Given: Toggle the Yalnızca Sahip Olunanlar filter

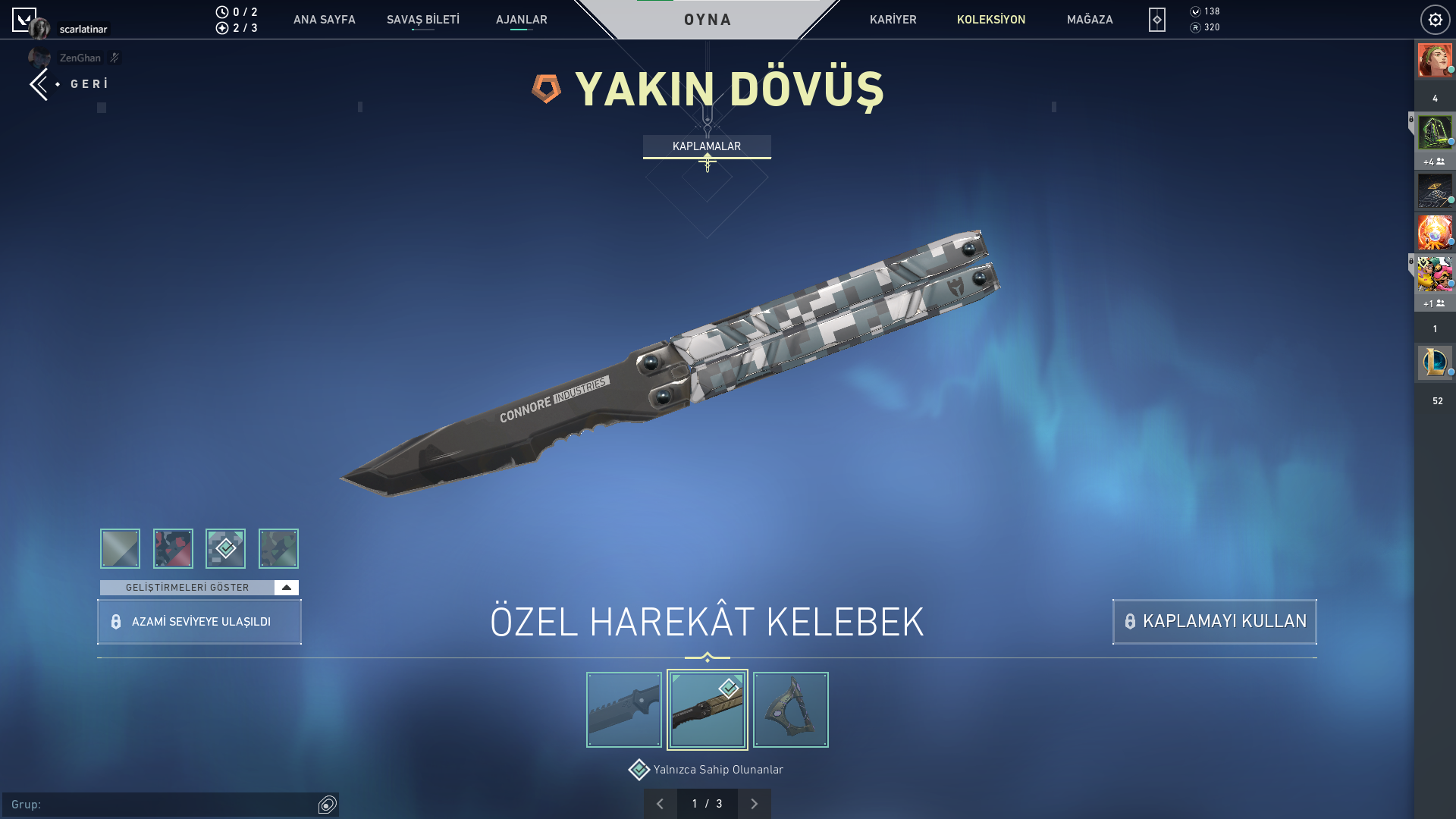Looking at the screenshot, I should pos(639,770).
